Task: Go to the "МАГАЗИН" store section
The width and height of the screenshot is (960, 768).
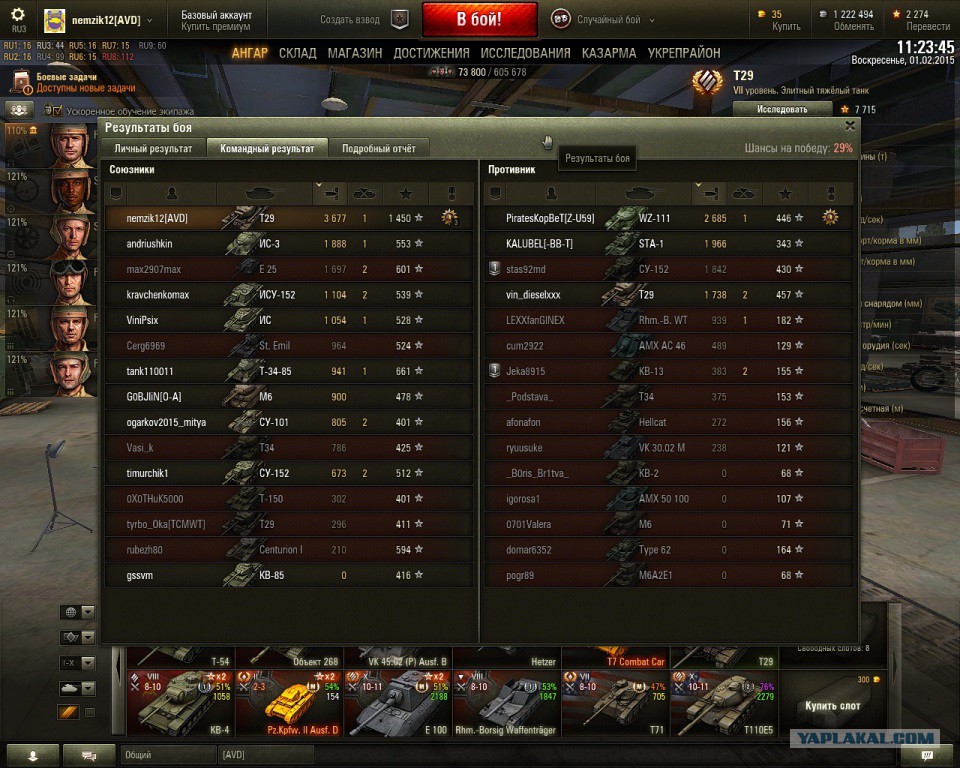Action: pyautogui.click(x=354, y=53)
